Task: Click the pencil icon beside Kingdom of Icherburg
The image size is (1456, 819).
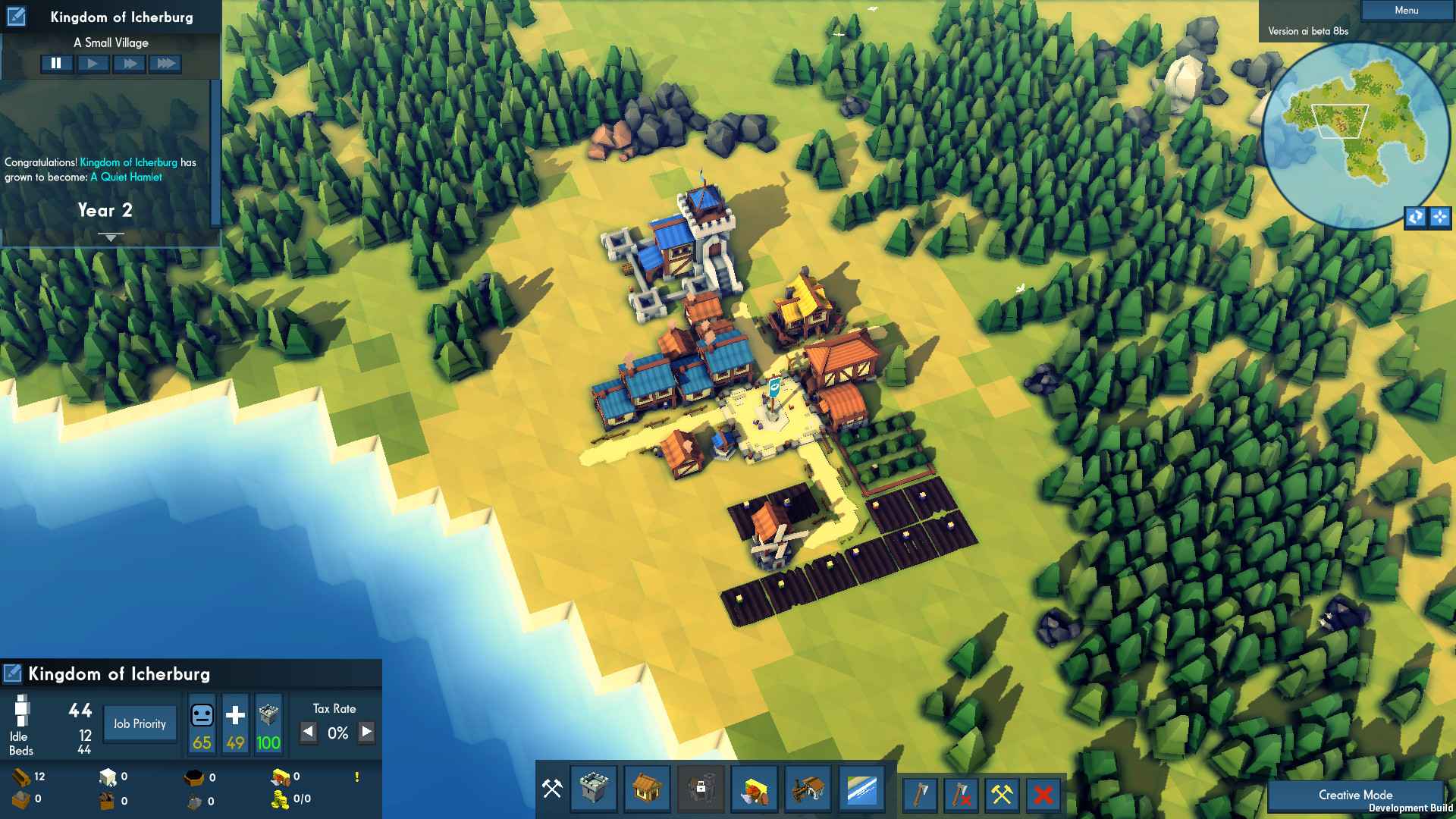Action: click(12, 672)
